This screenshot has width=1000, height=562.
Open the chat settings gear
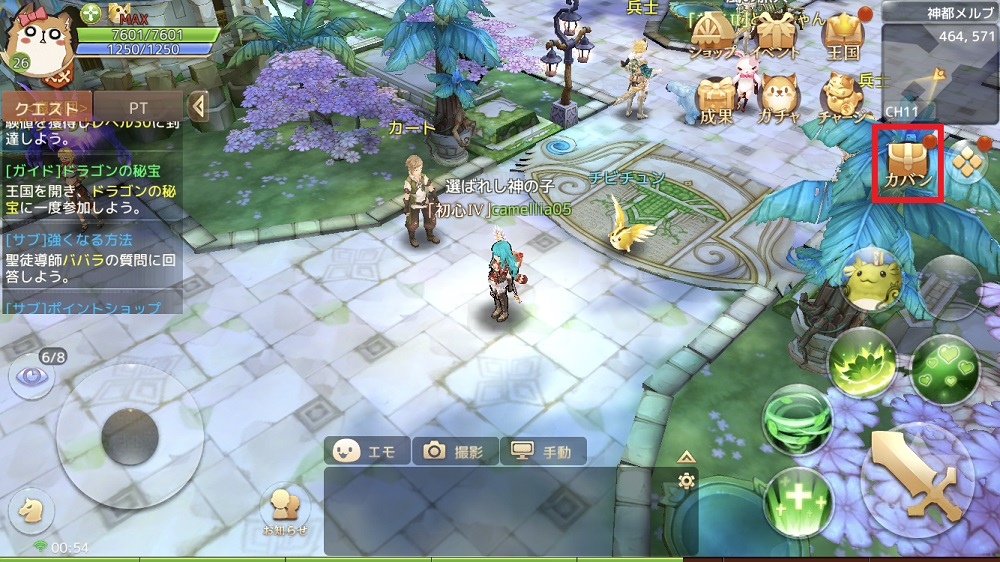[686, 481]
